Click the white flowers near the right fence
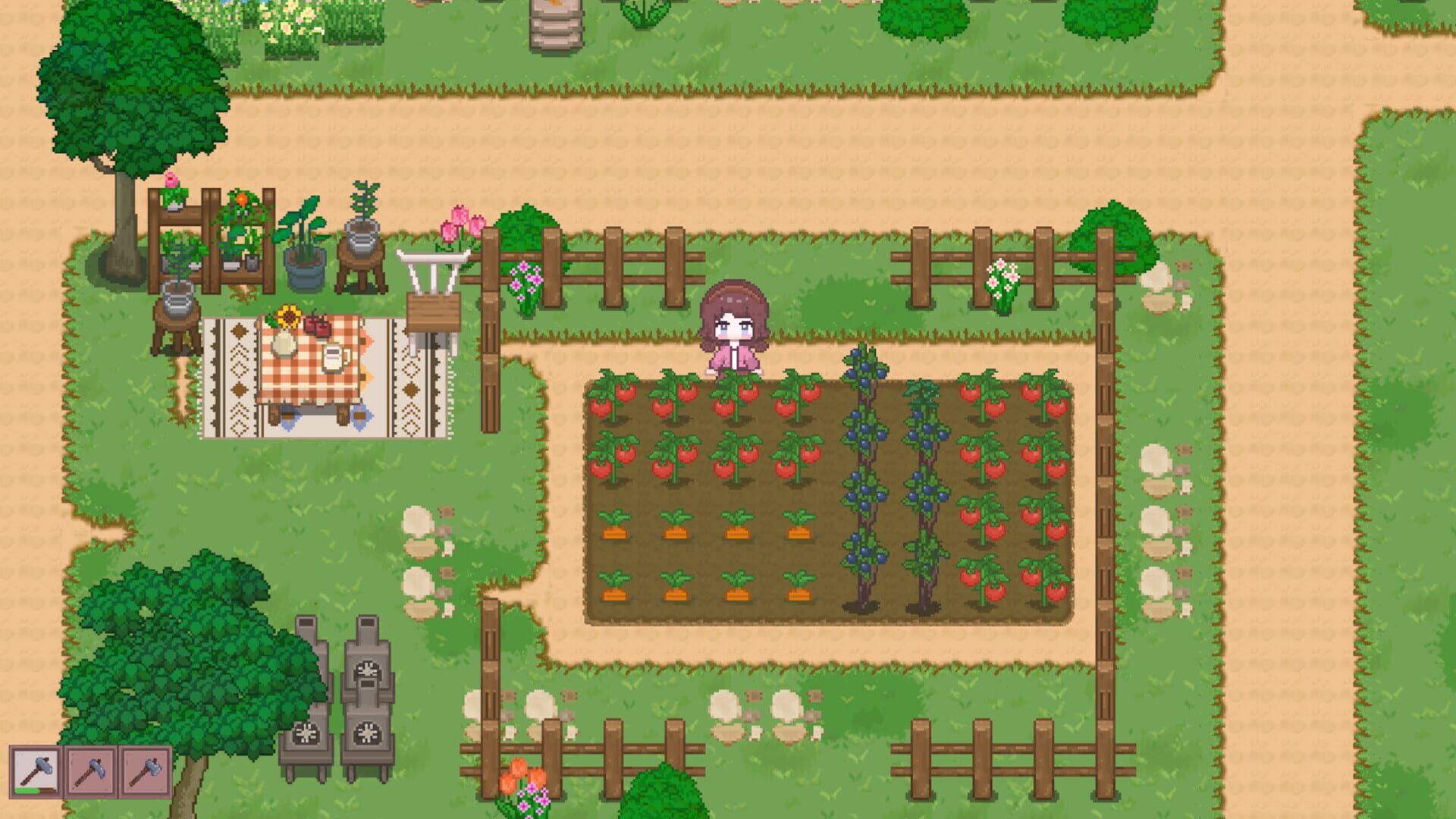Viewport: 1456px width, 819px height. coord(1003,277)
